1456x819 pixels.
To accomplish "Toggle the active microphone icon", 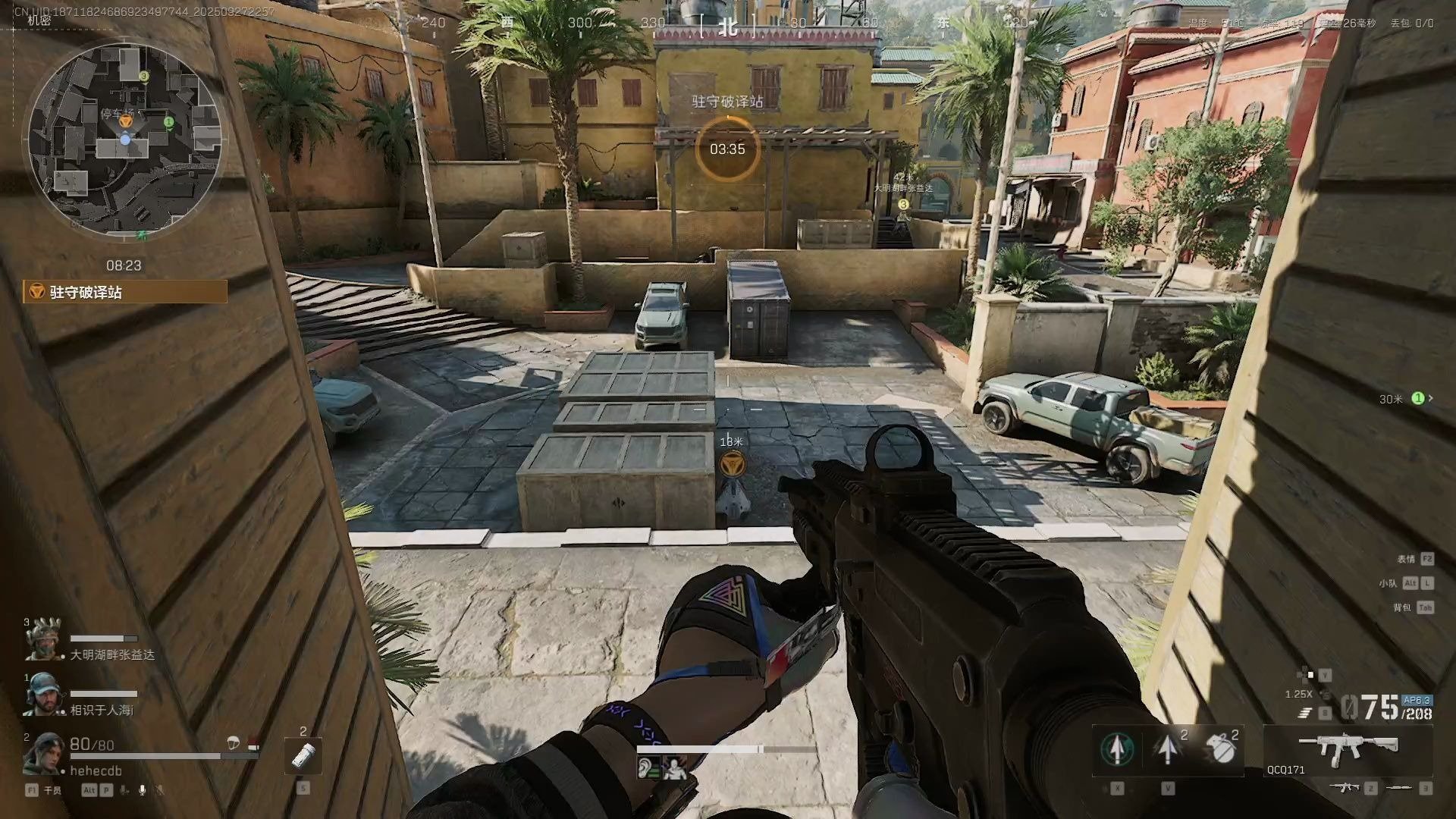I will pos(142,790).
